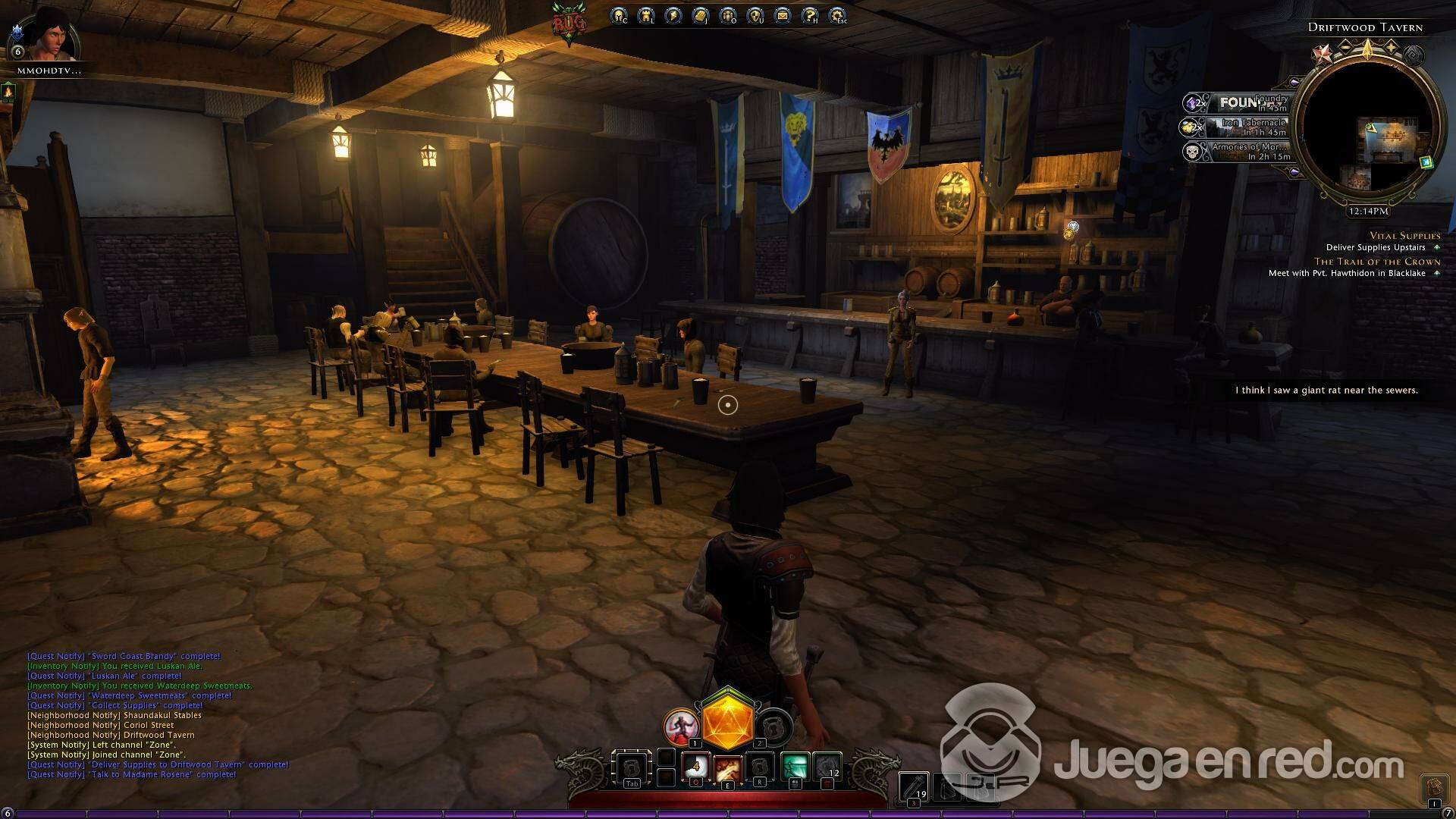Open the Iron Tabernacle event entry
1456x819 pixels.
(x=1238, y=127)
